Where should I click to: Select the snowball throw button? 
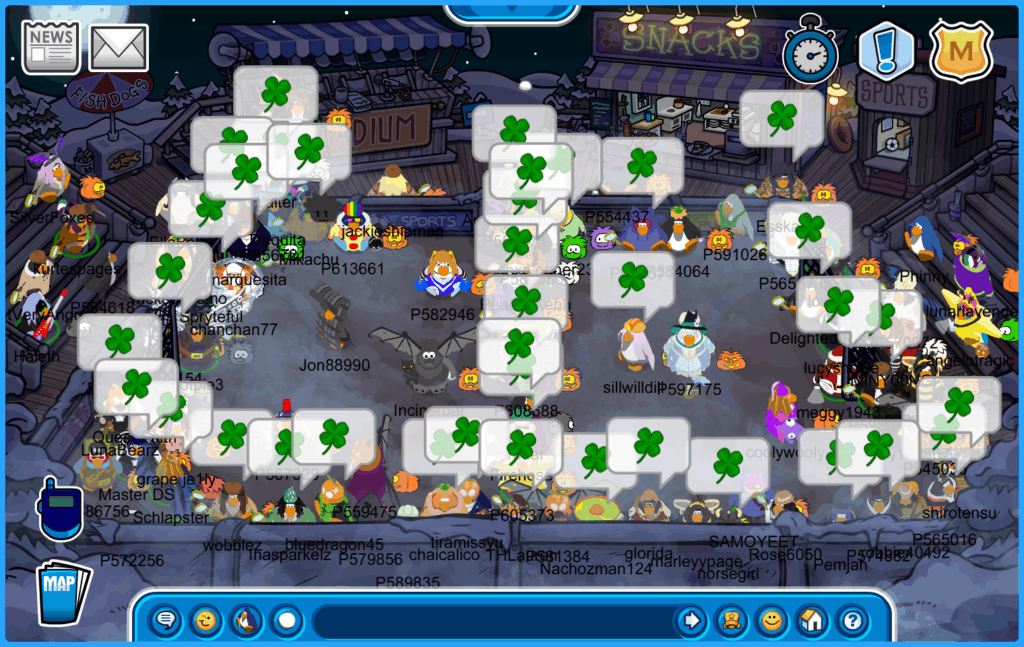coord(287,621)
